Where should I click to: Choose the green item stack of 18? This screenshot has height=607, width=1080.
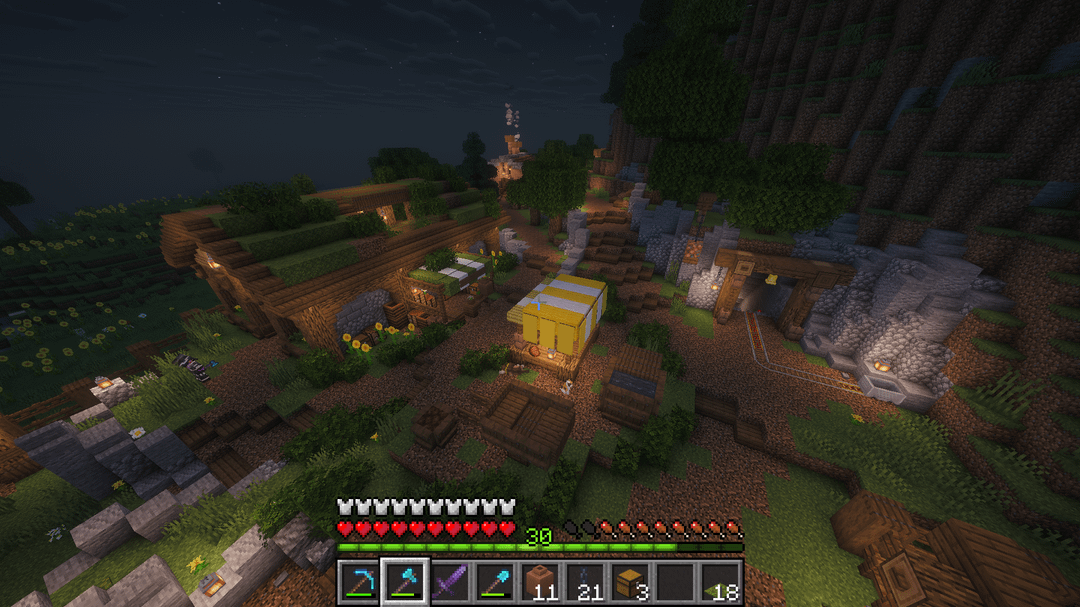720,582
